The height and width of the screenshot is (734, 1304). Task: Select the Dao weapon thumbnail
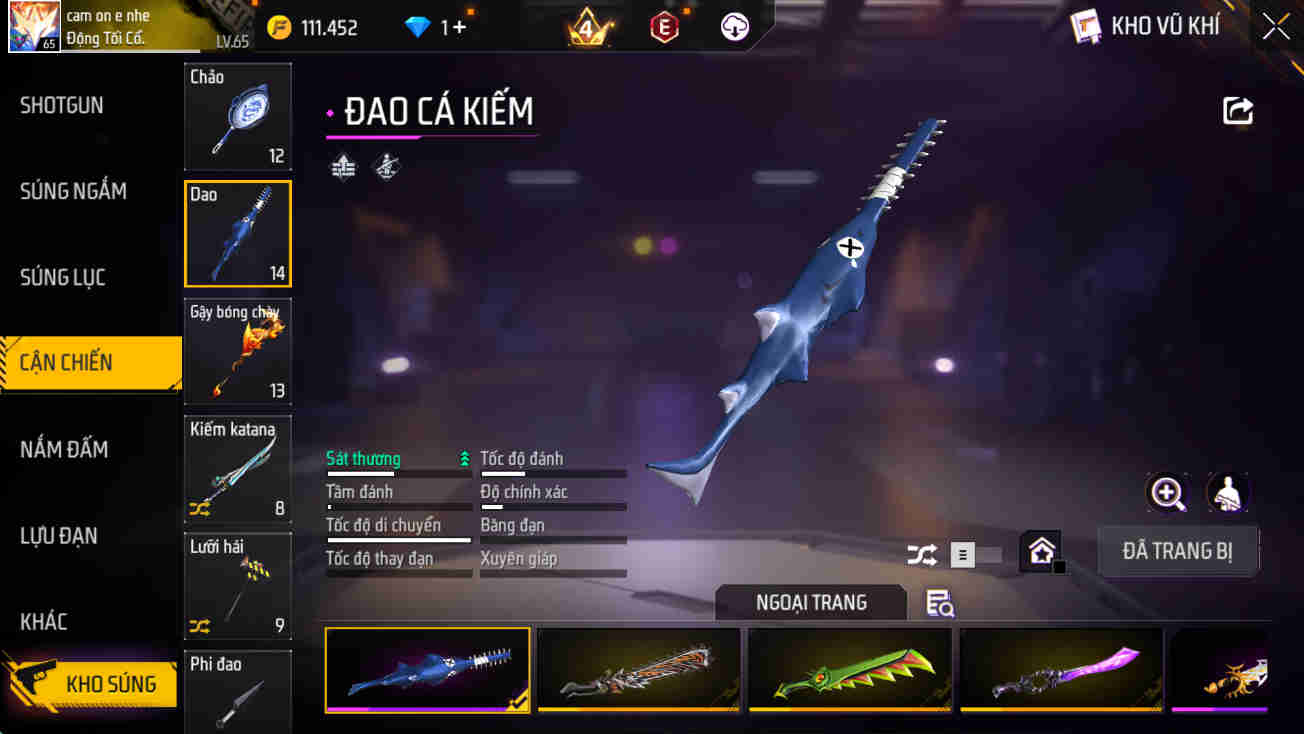coord(237,233)
